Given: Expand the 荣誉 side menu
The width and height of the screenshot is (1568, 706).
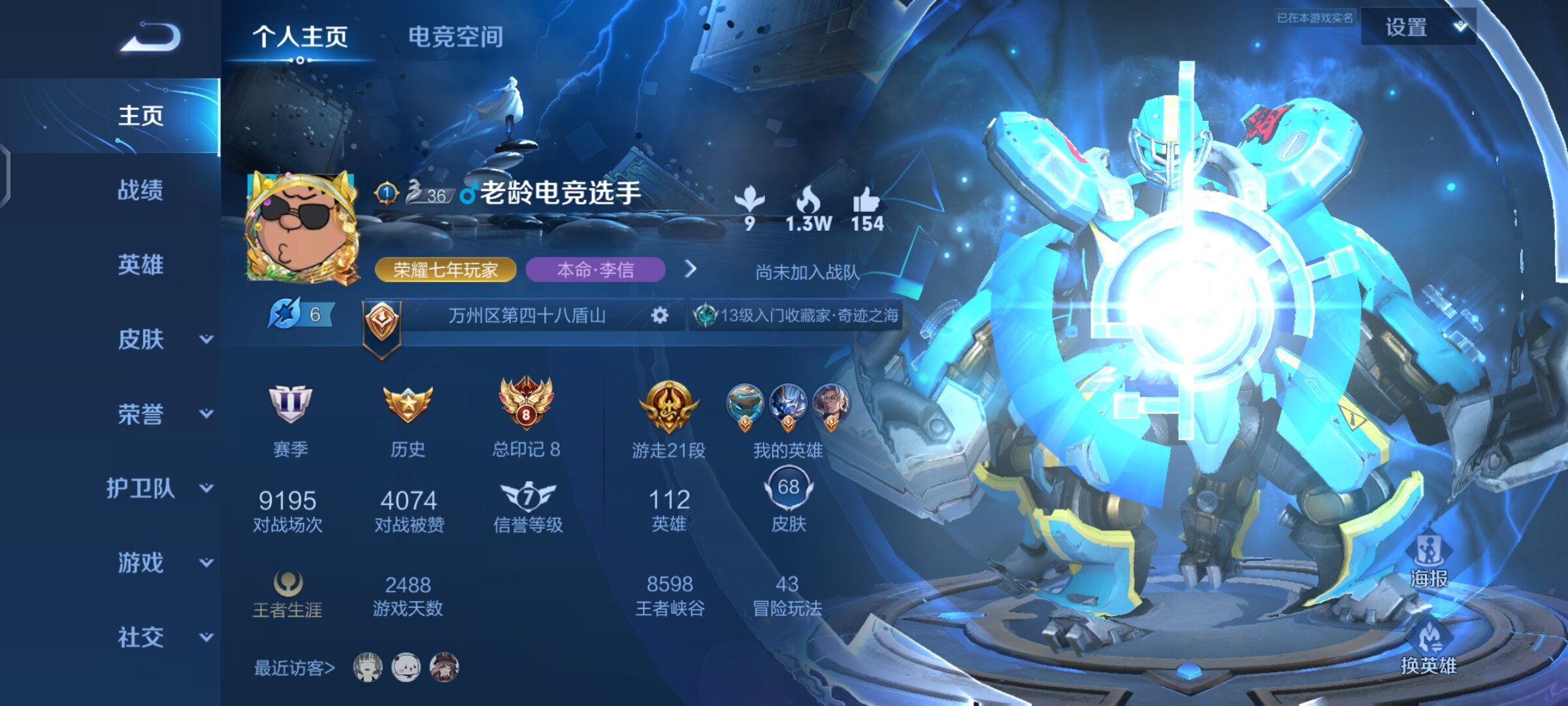Looking at the screenshot, I should (163, 414).
